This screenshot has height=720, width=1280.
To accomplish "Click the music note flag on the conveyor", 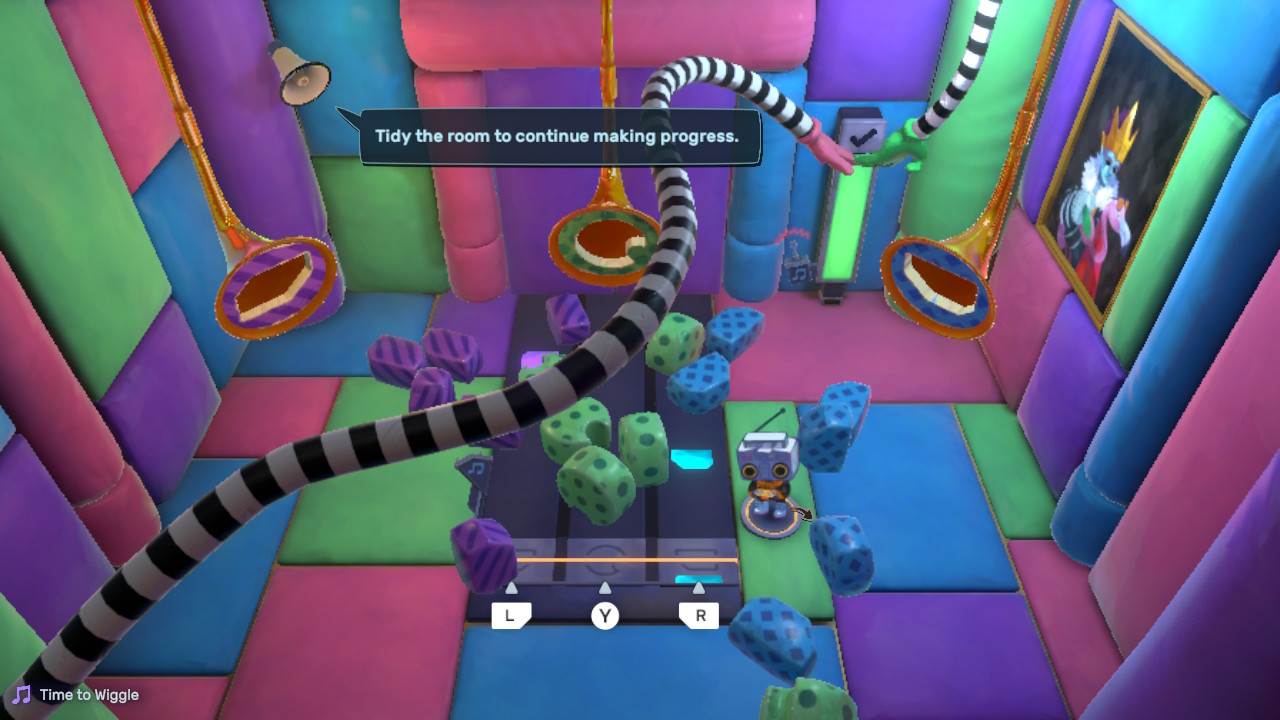I will coord(475,469).
